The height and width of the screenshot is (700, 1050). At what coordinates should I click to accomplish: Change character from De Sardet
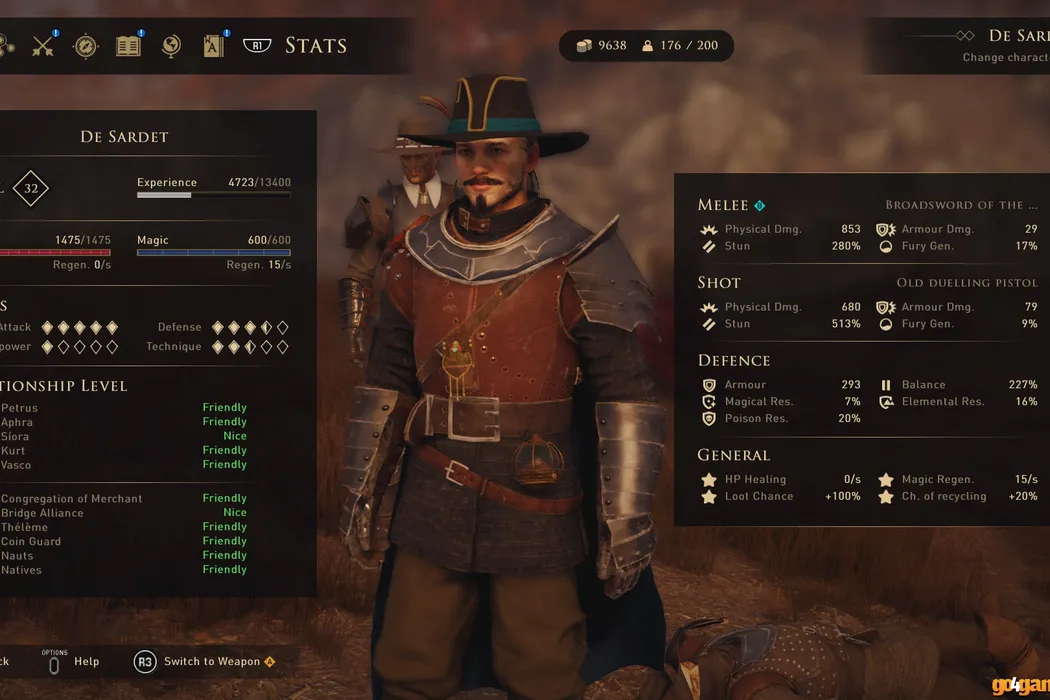1005,57
